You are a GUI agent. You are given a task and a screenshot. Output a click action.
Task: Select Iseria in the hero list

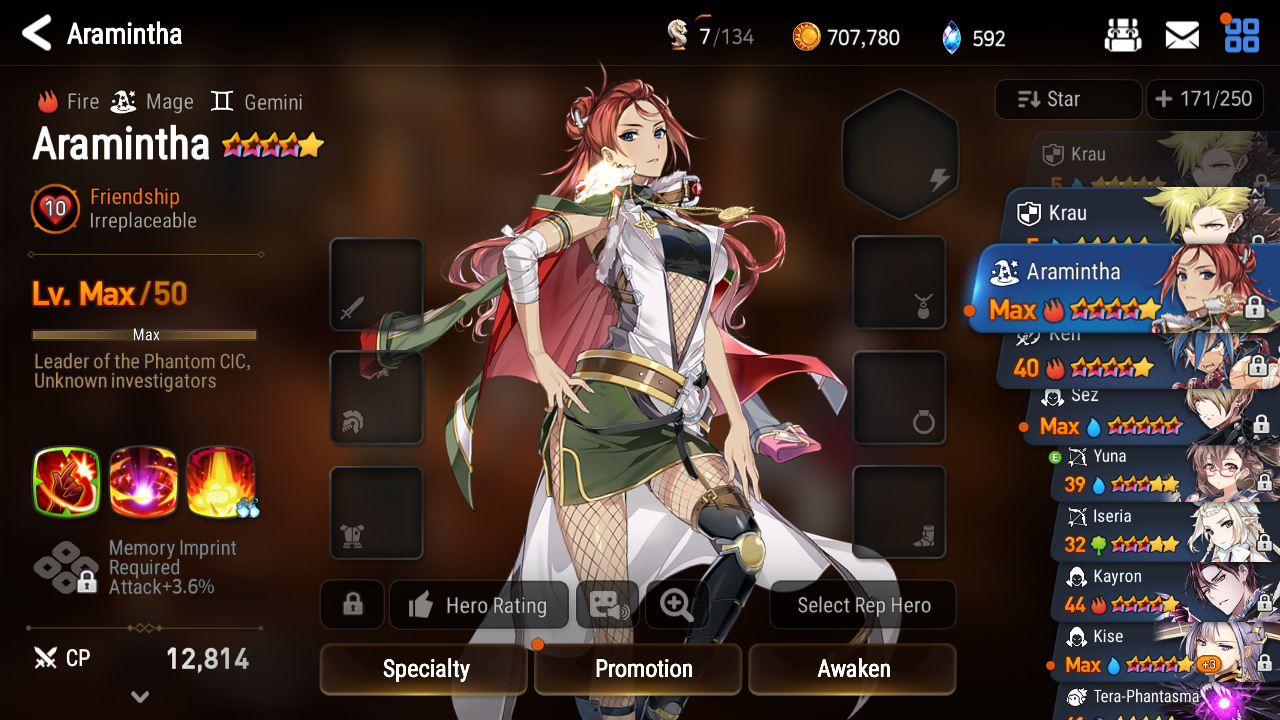pos(1160,532)
